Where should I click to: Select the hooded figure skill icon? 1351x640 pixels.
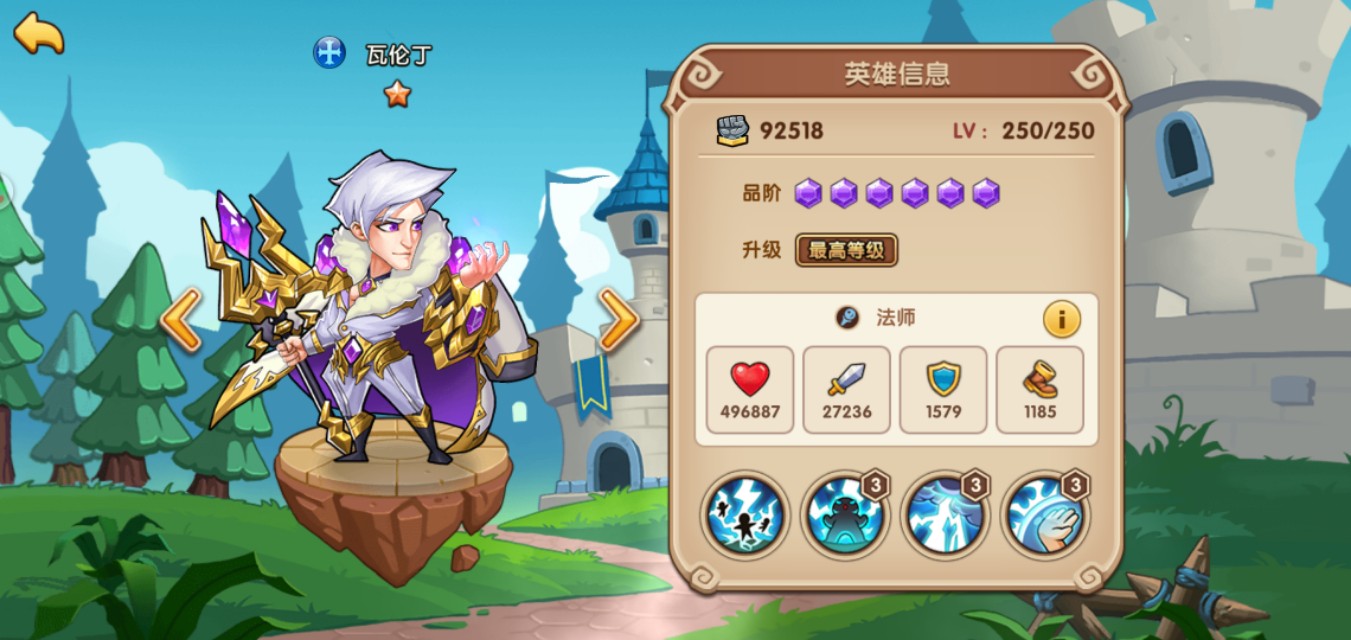click(844, 516)
